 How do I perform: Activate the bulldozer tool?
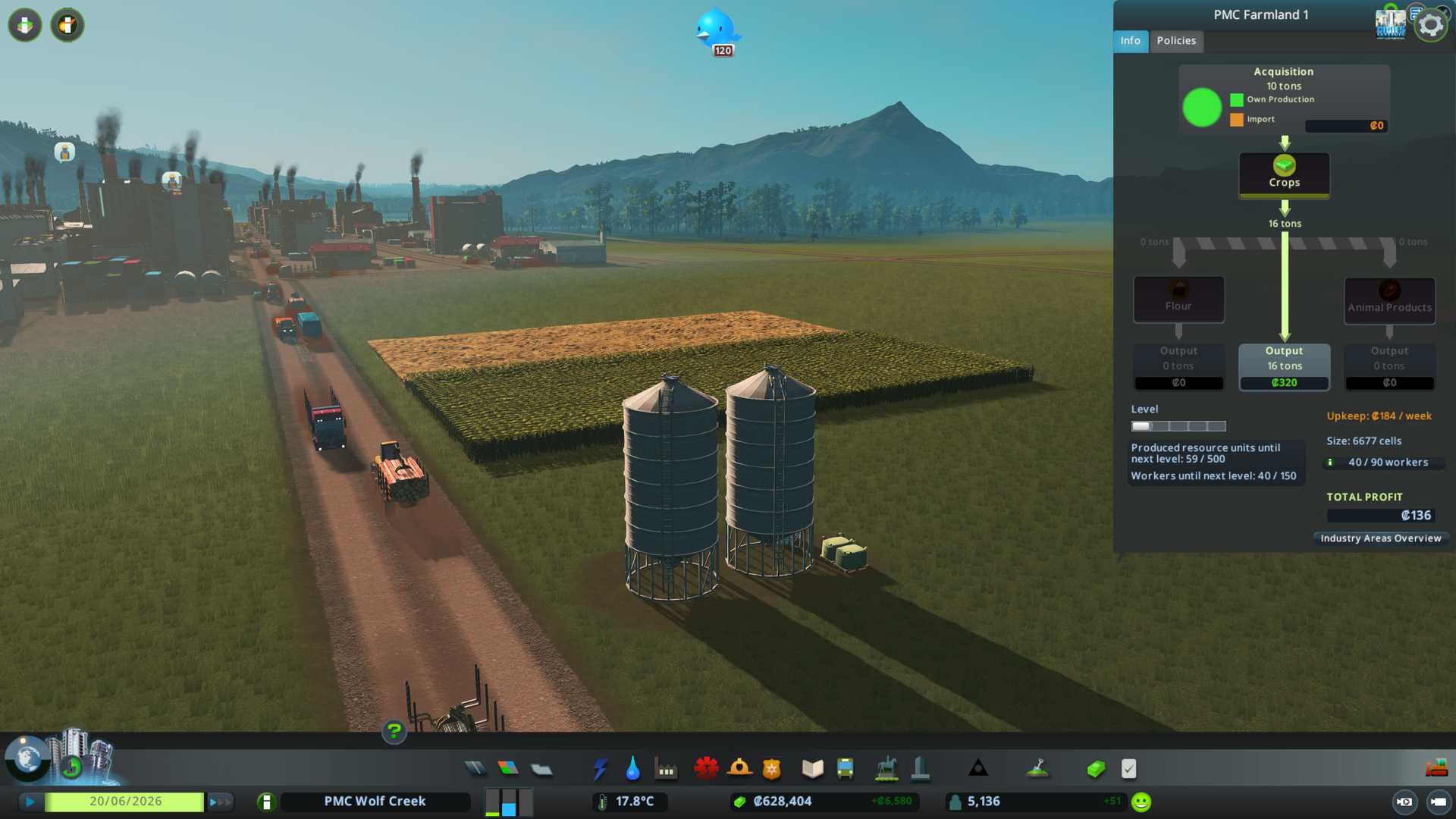[x=1436, y=769]
